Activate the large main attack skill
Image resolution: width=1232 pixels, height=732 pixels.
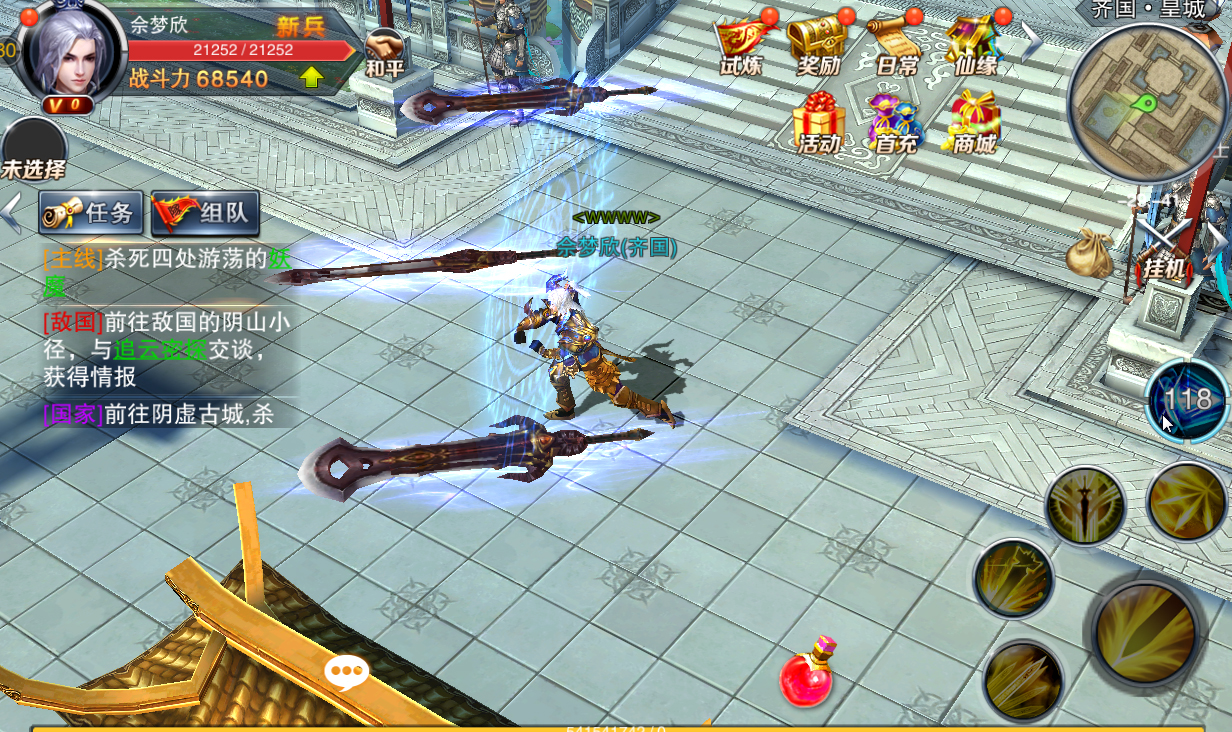click(1145, 632)
